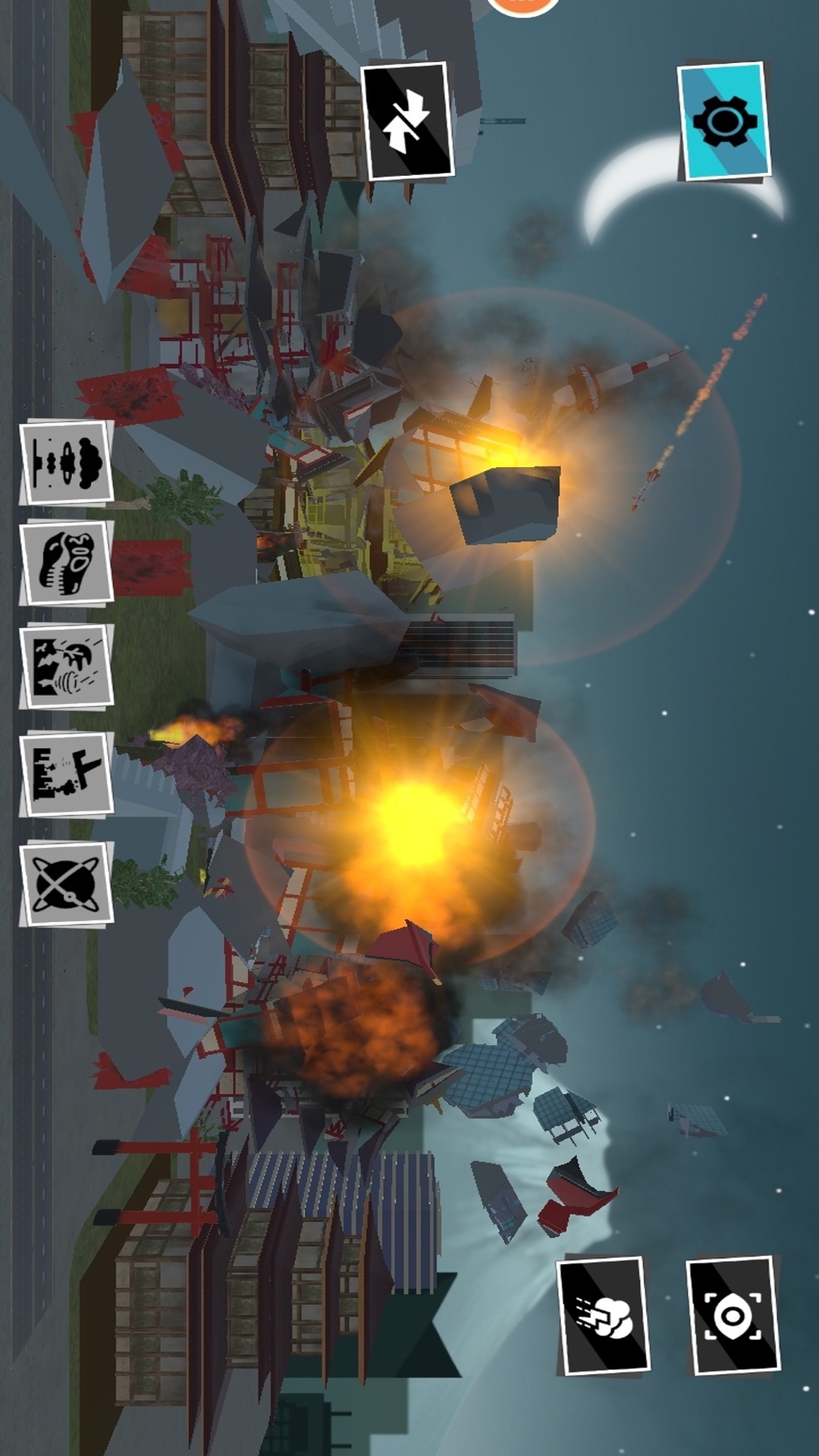819x1456 pixels.
Task: Select the airplane bombing city icon
Action: pos(67,774)
